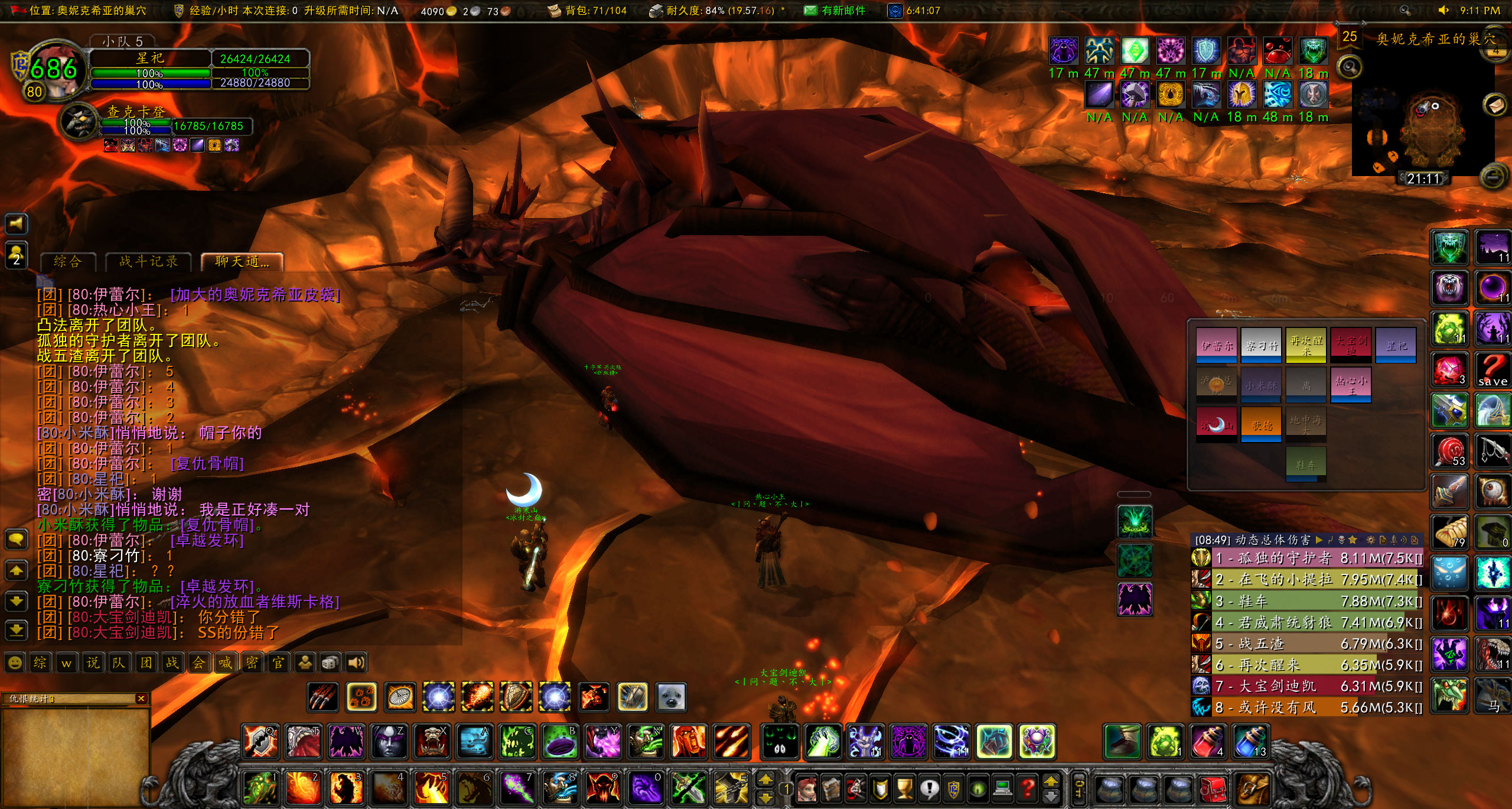Toggle the 喊 yell channel button
This screenshot has width=1512, height=809.
225,663
